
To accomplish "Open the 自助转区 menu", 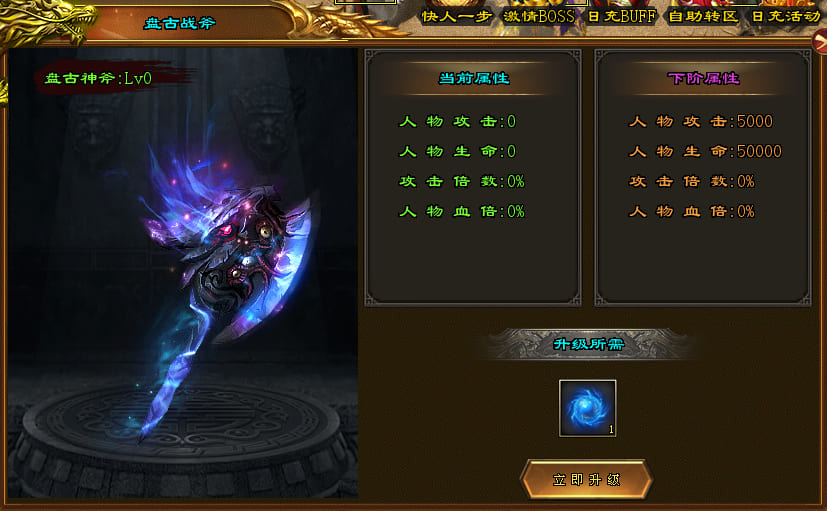I will coord(702,17).
